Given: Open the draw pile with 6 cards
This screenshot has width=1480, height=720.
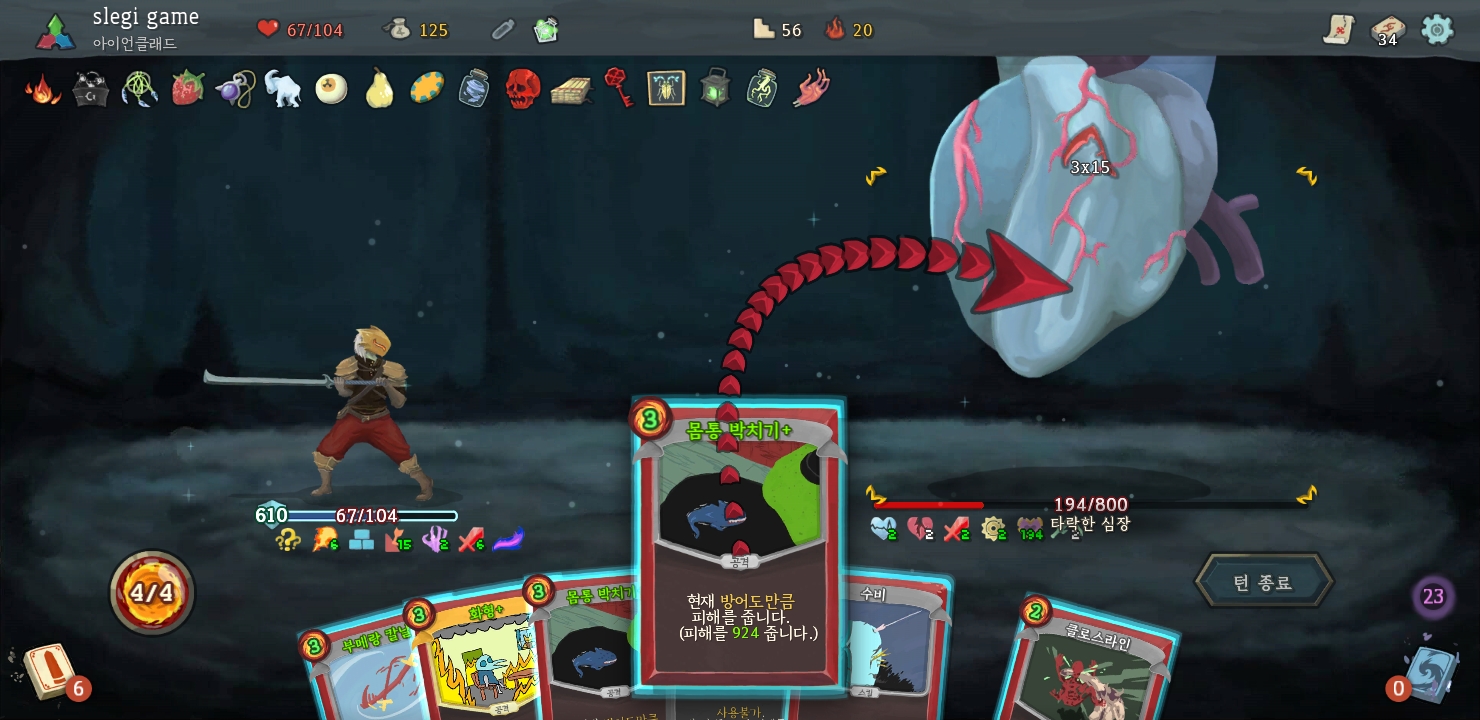Looking at the screenshot, I should 48,671.
